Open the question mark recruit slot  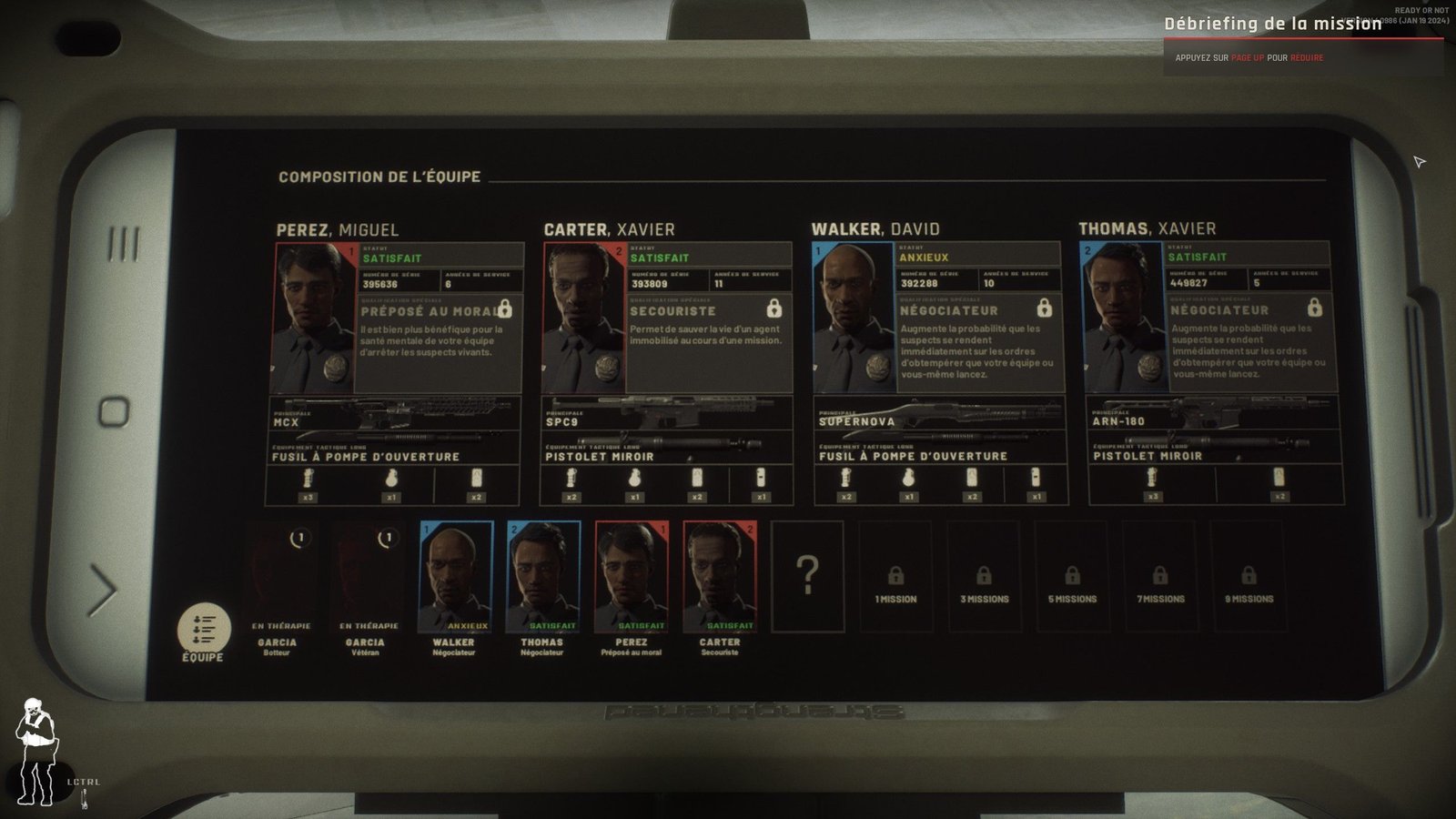[x=807, y=576]
